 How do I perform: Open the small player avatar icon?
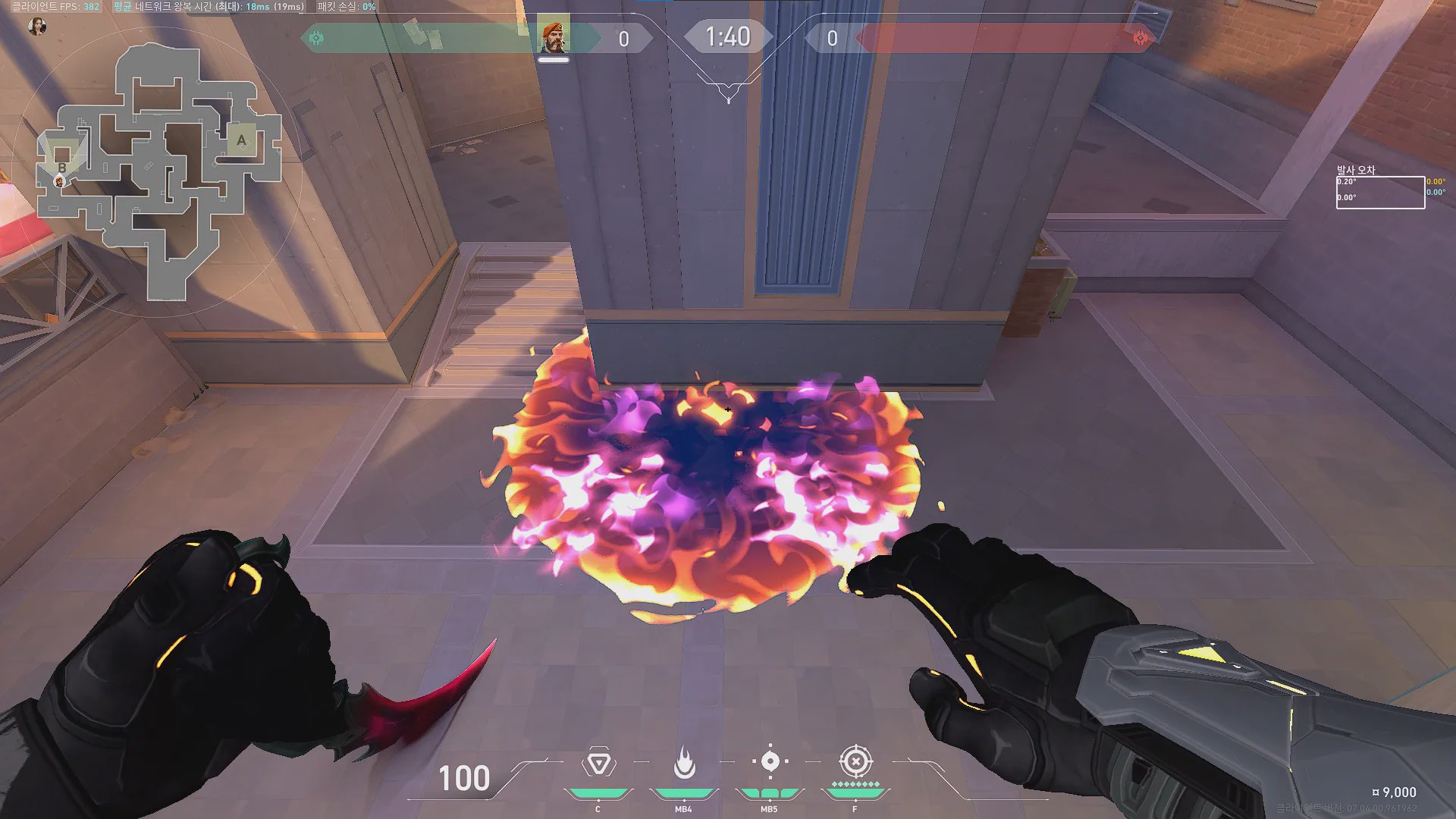click(x=36, y=27)
